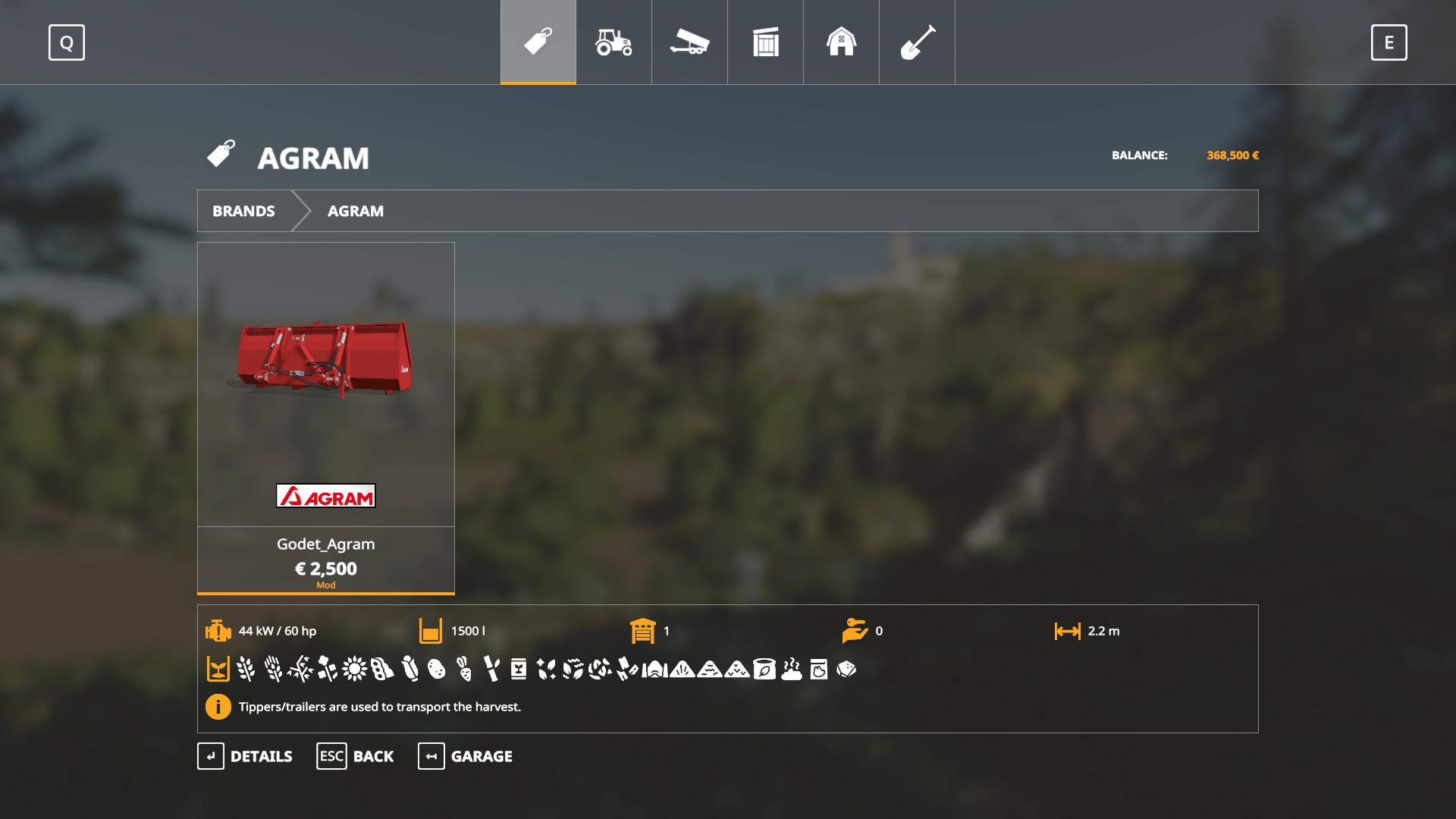Open the shovel Landscaping tab
Screen dimensions: 1456x819
(917, 42)
